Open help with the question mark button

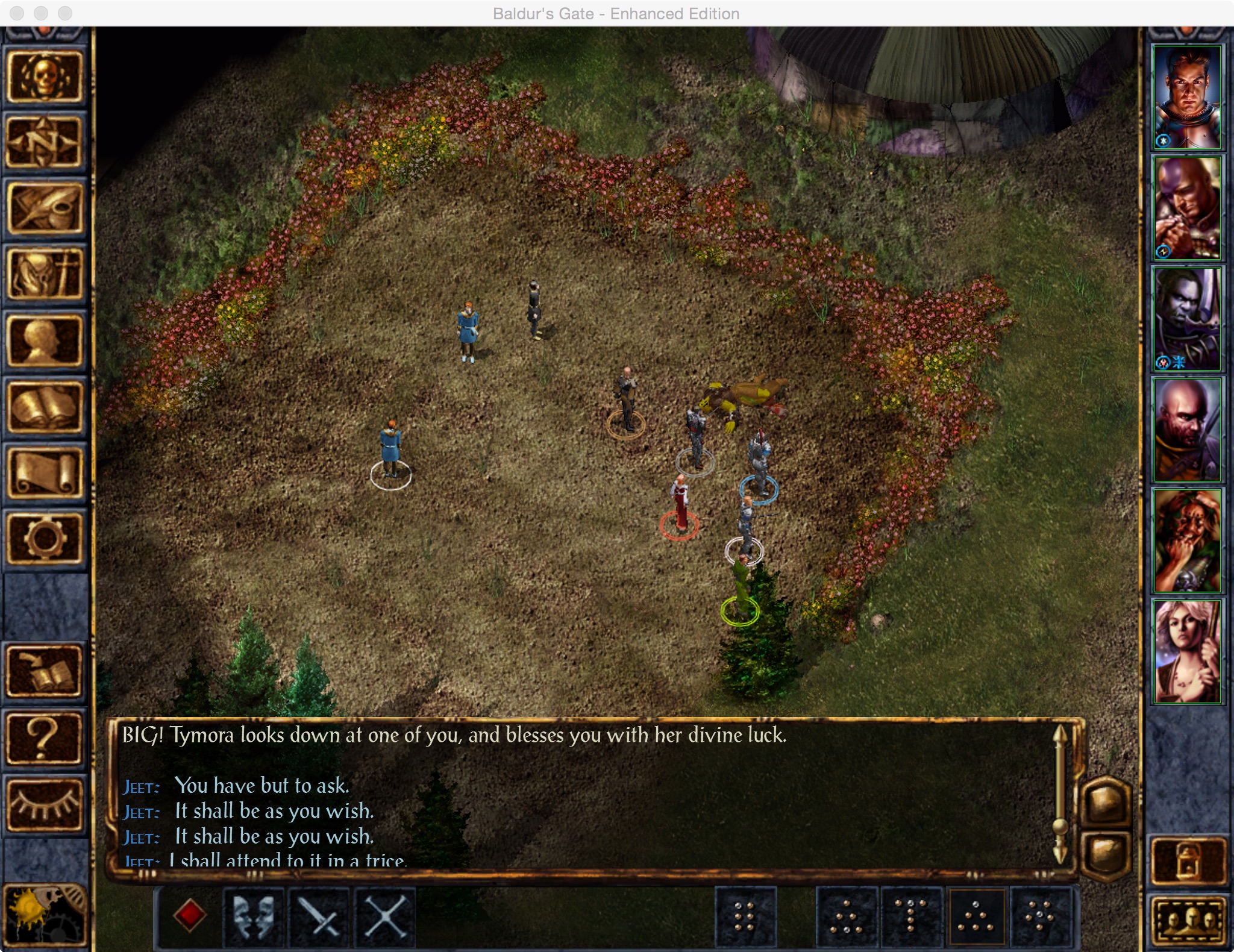pyautogui.click(x=44, y=739)
